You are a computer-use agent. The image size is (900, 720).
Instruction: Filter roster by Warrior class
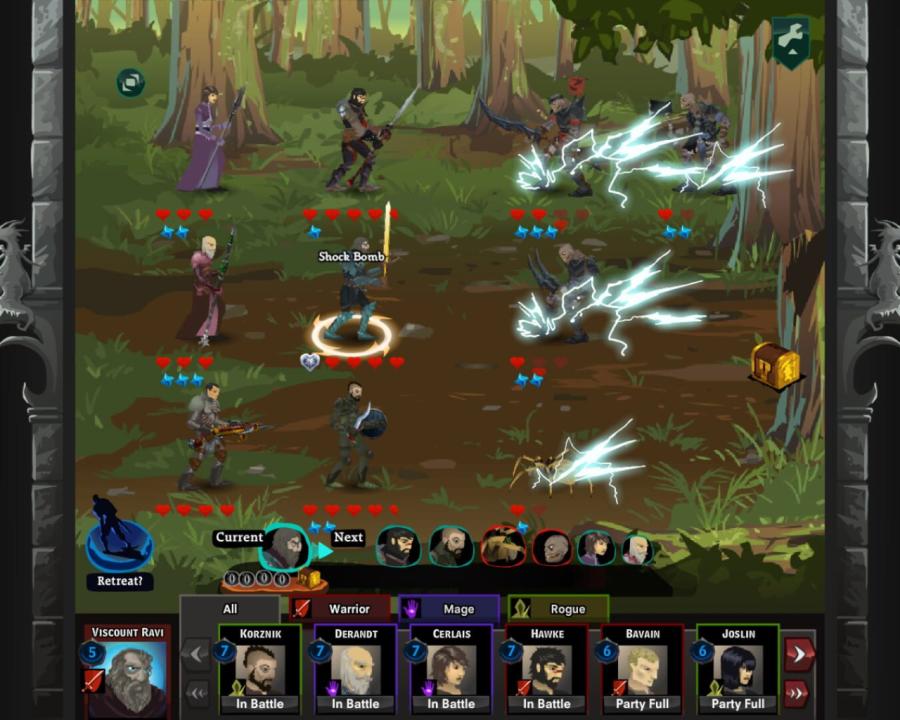pyautogui.click(x=338, y=608)
